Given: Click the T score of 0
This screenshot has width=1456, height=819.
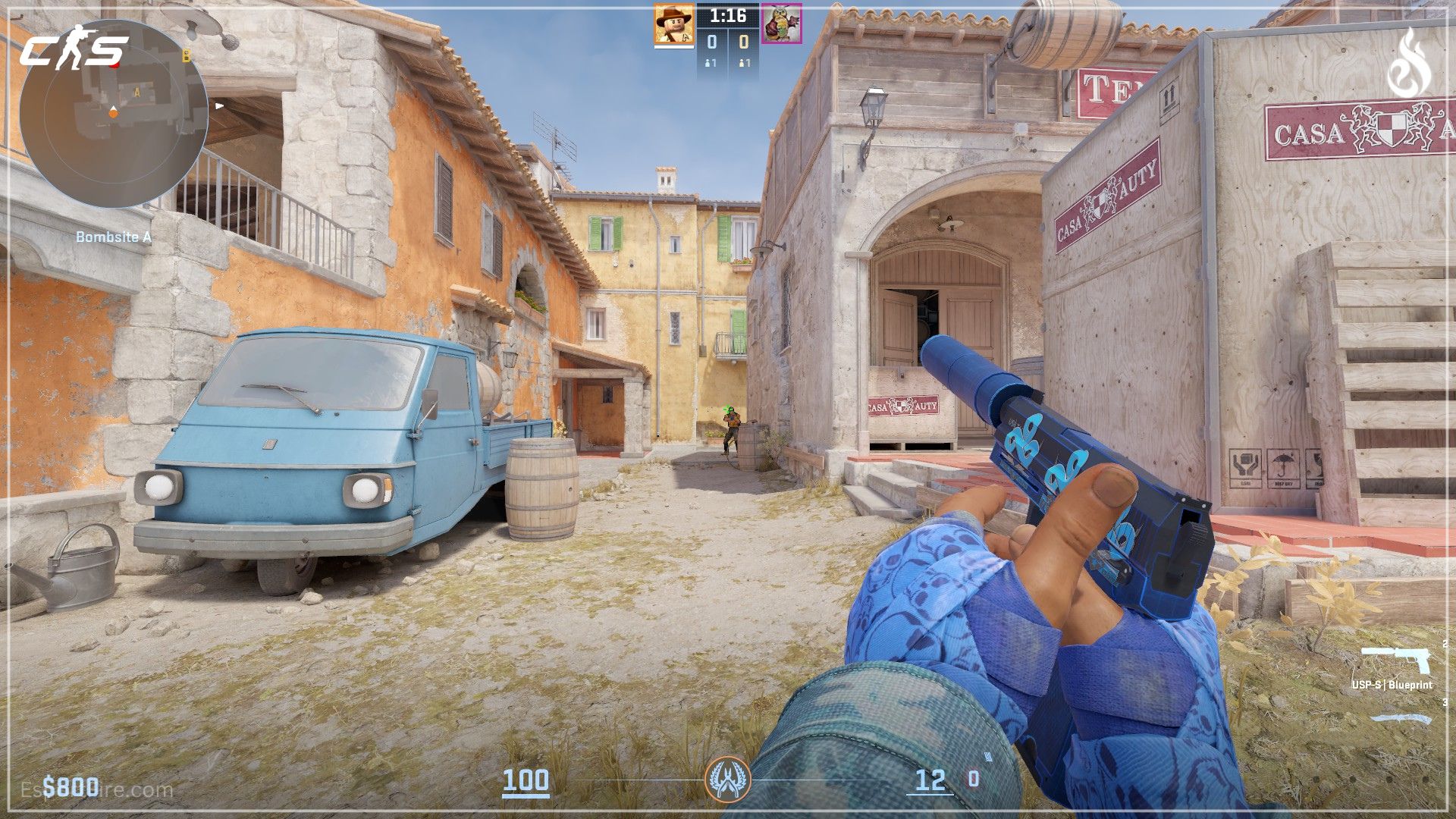Looking at the screenshot, I should point(745,42).
